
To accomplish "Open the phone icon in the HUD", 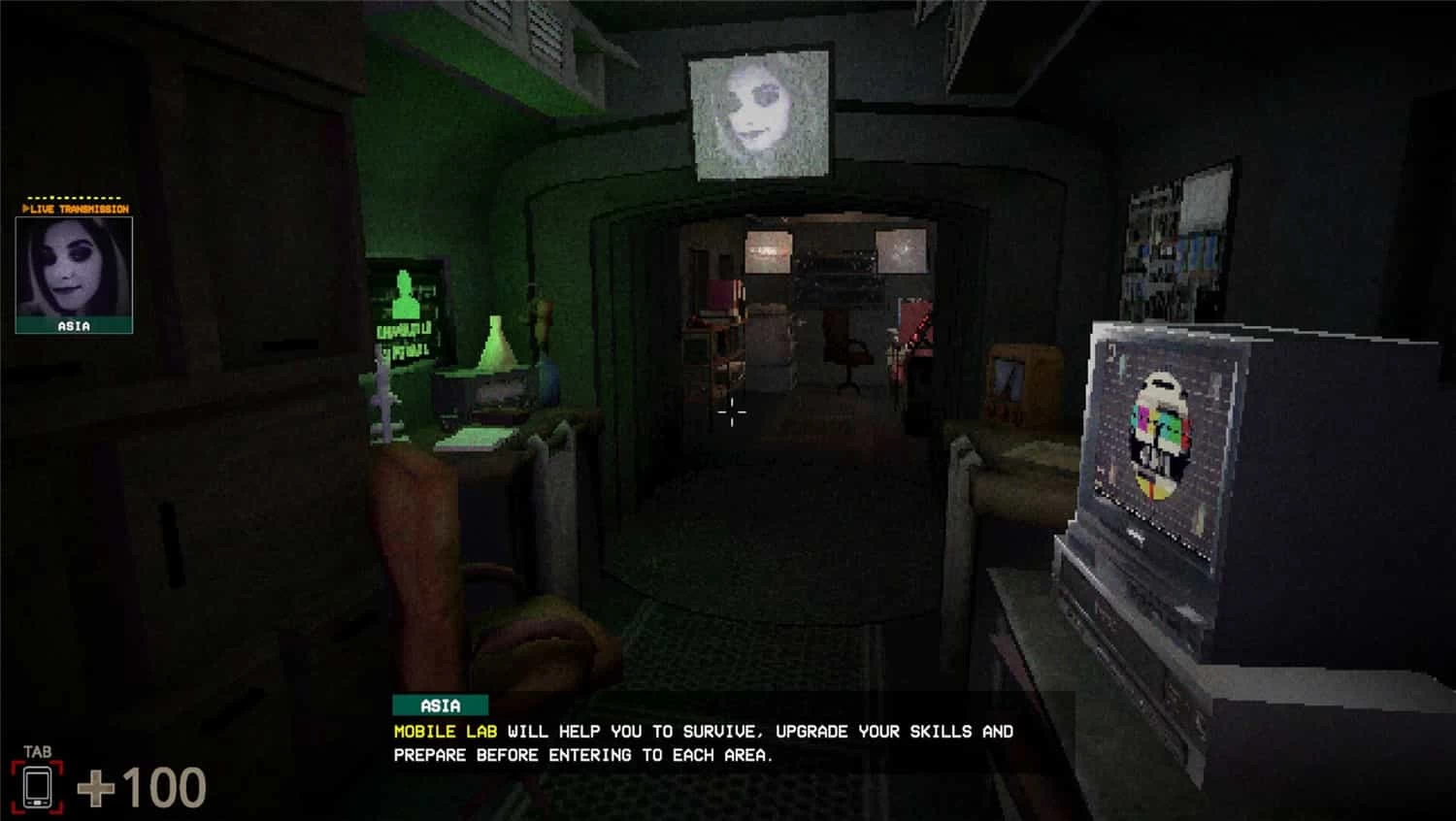I will pyautogui.click(x=37, y=786).
